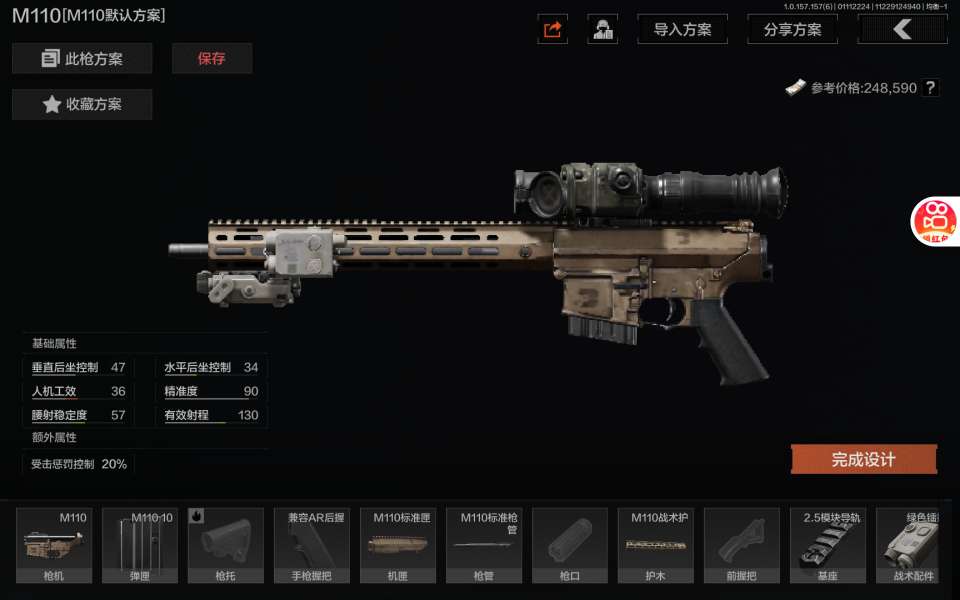Select 分享方案 to share the scheme
The width and height of the screenshot is (960, 600).
(x=792, y=30)
